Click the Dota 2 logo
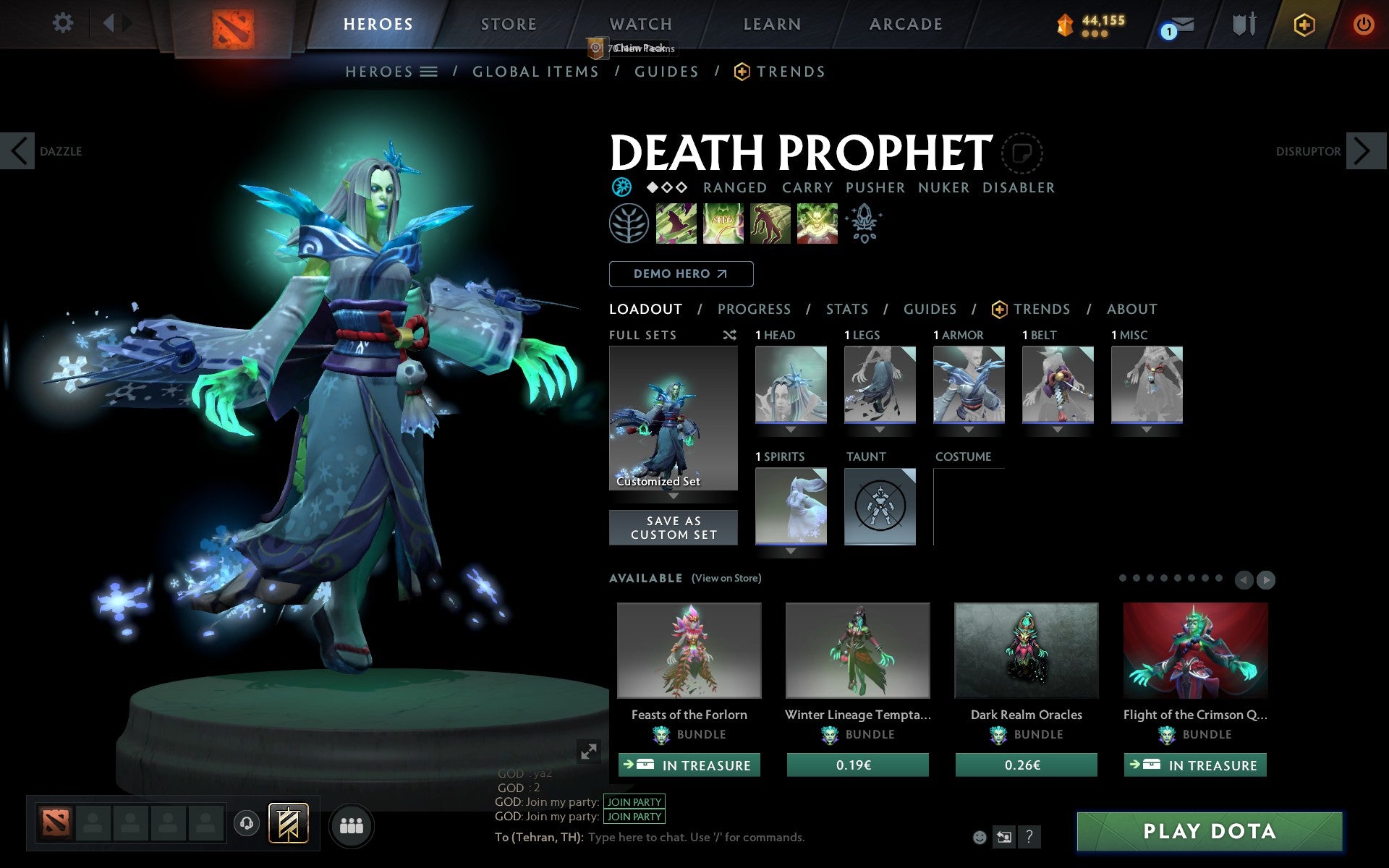 coord(234,22)
